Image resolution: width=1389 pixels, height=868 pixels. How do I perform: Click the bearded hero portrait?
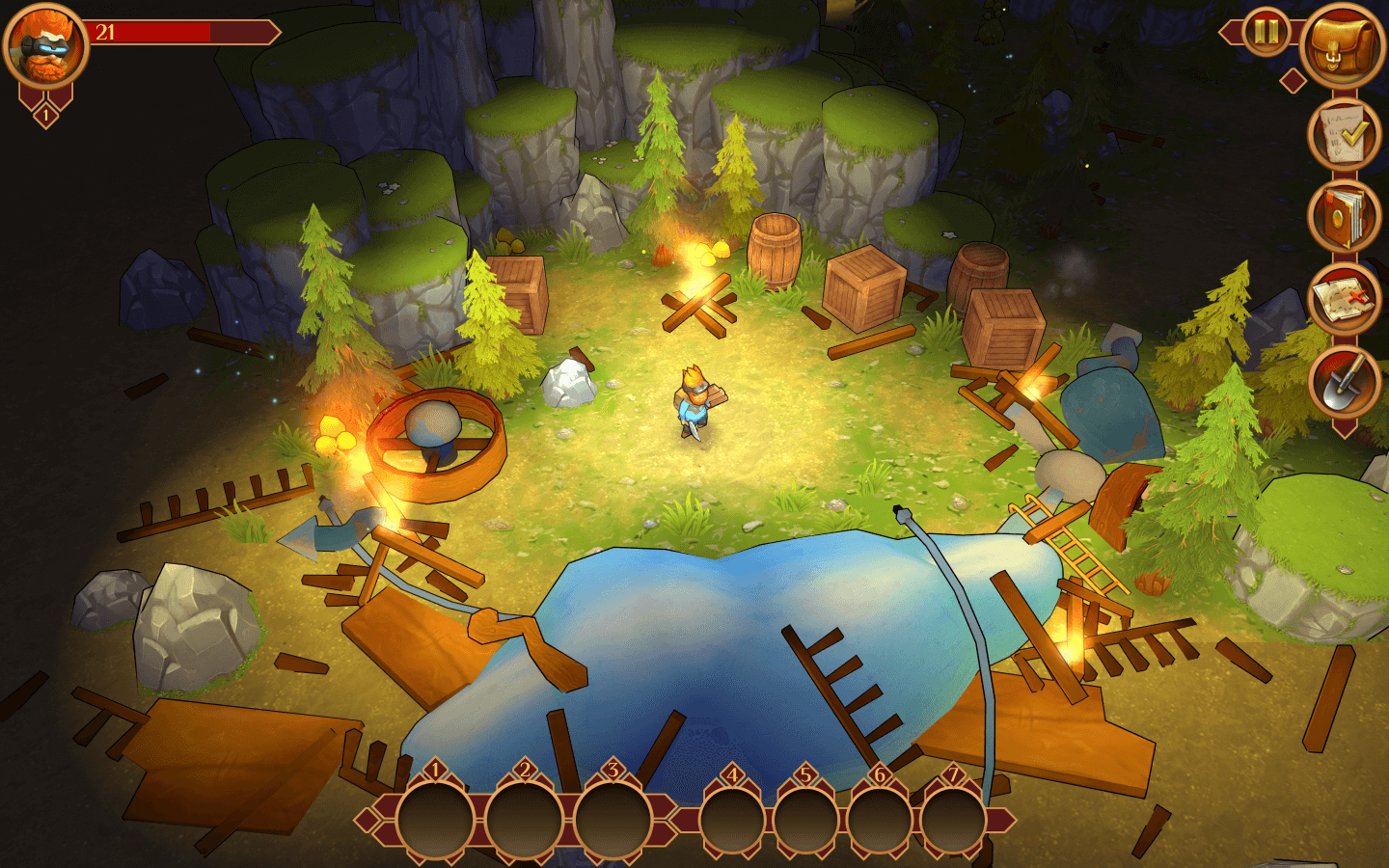pyautogui.click(x=45, y=44)
